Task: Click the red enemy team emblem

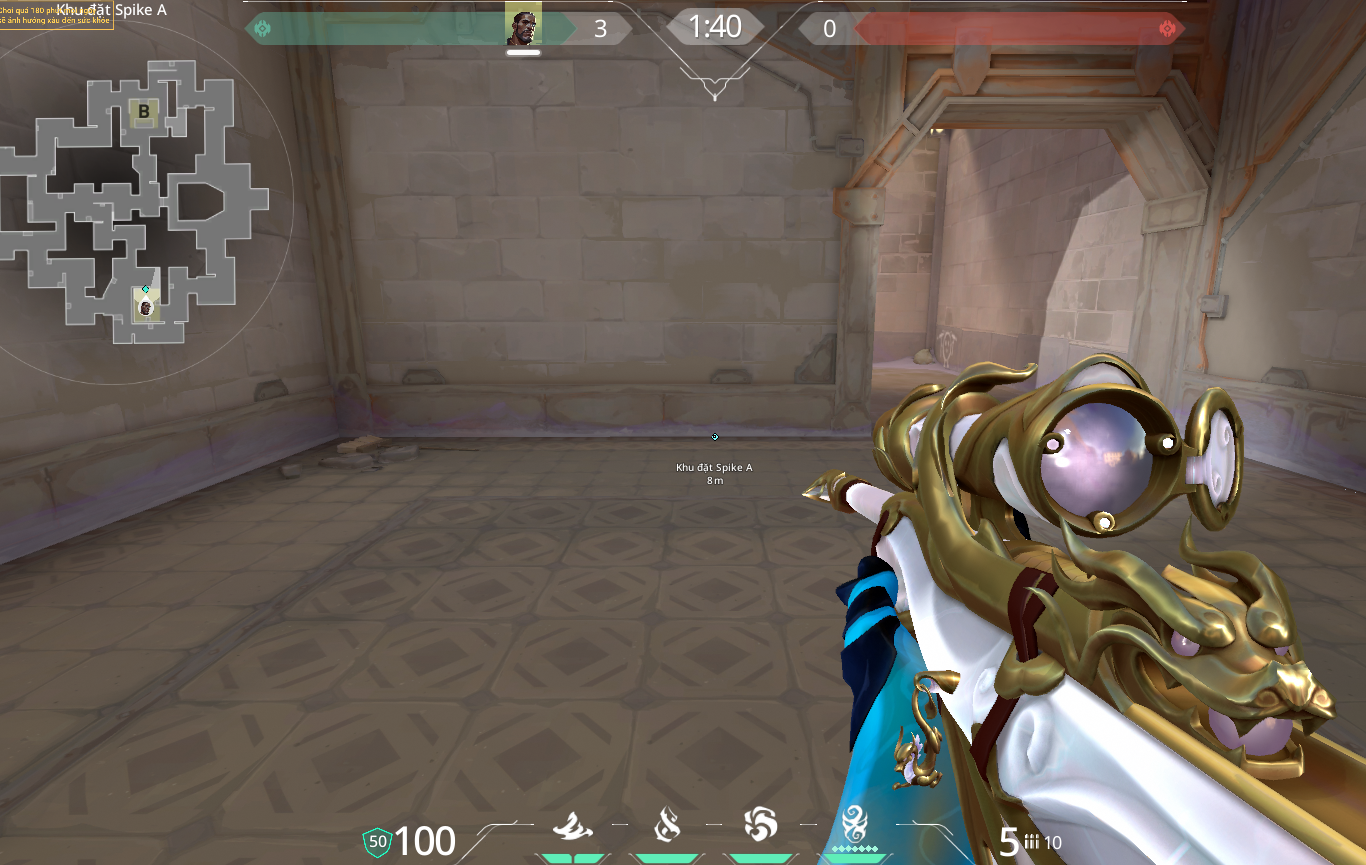Action: [1167, 29]
